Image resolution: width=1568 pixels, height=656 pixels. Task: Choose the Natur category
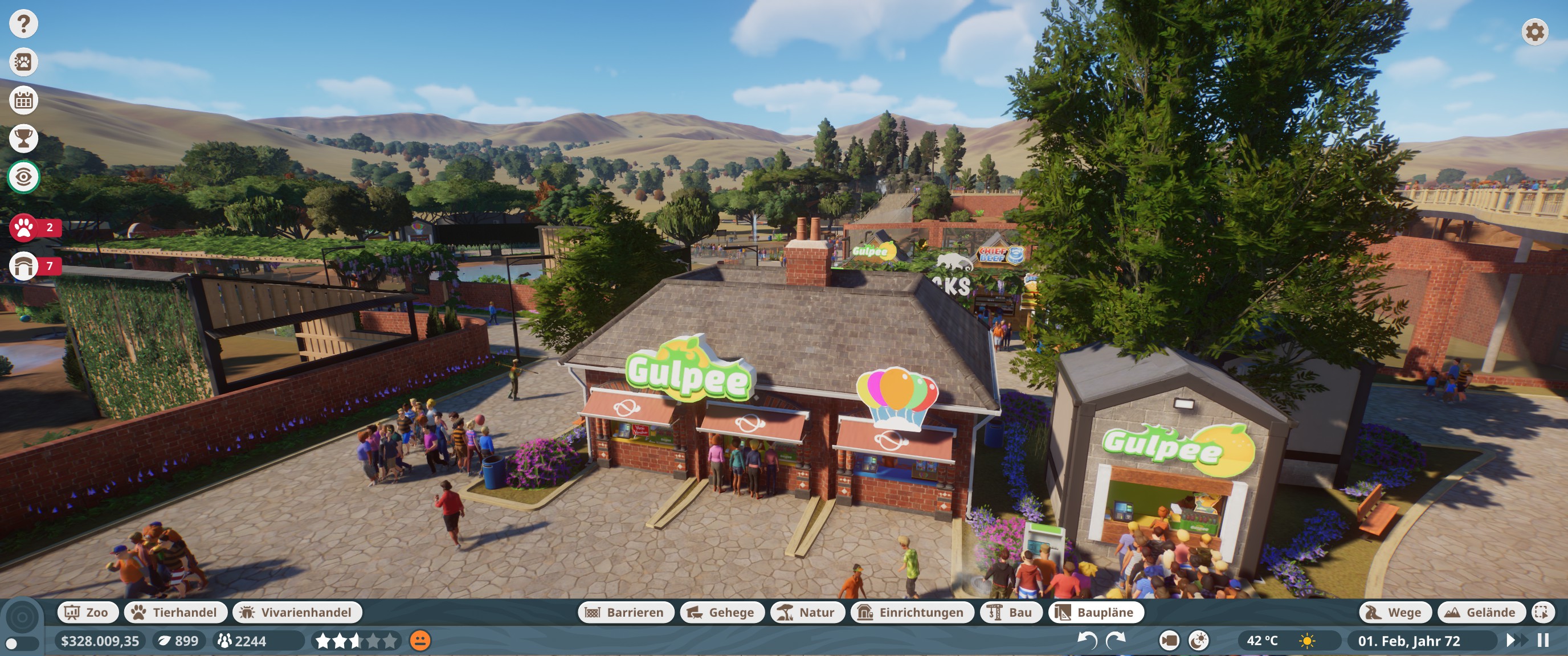click(807, 612)
